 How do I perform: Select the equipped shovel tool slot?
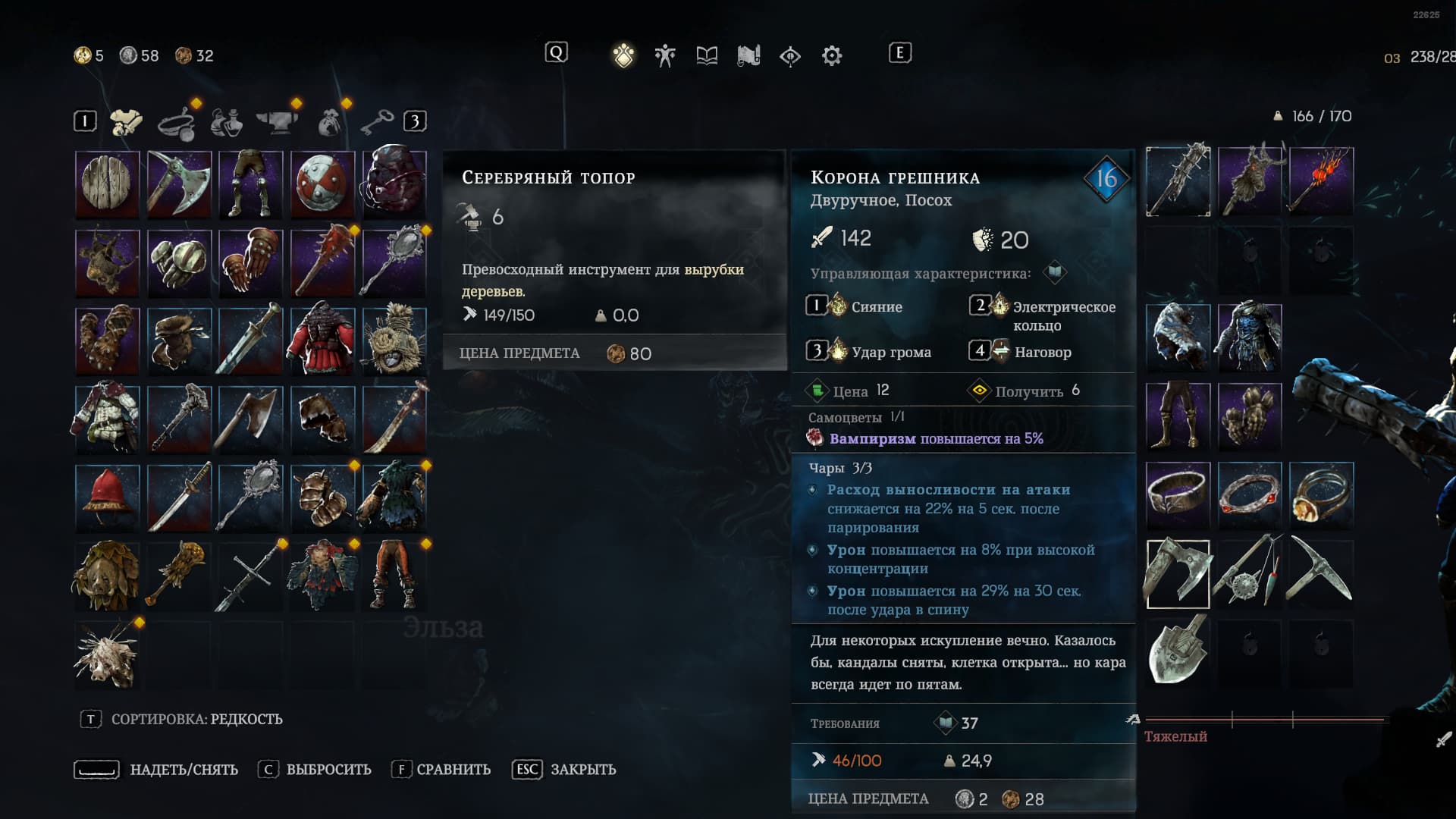tap(1178, 650)
